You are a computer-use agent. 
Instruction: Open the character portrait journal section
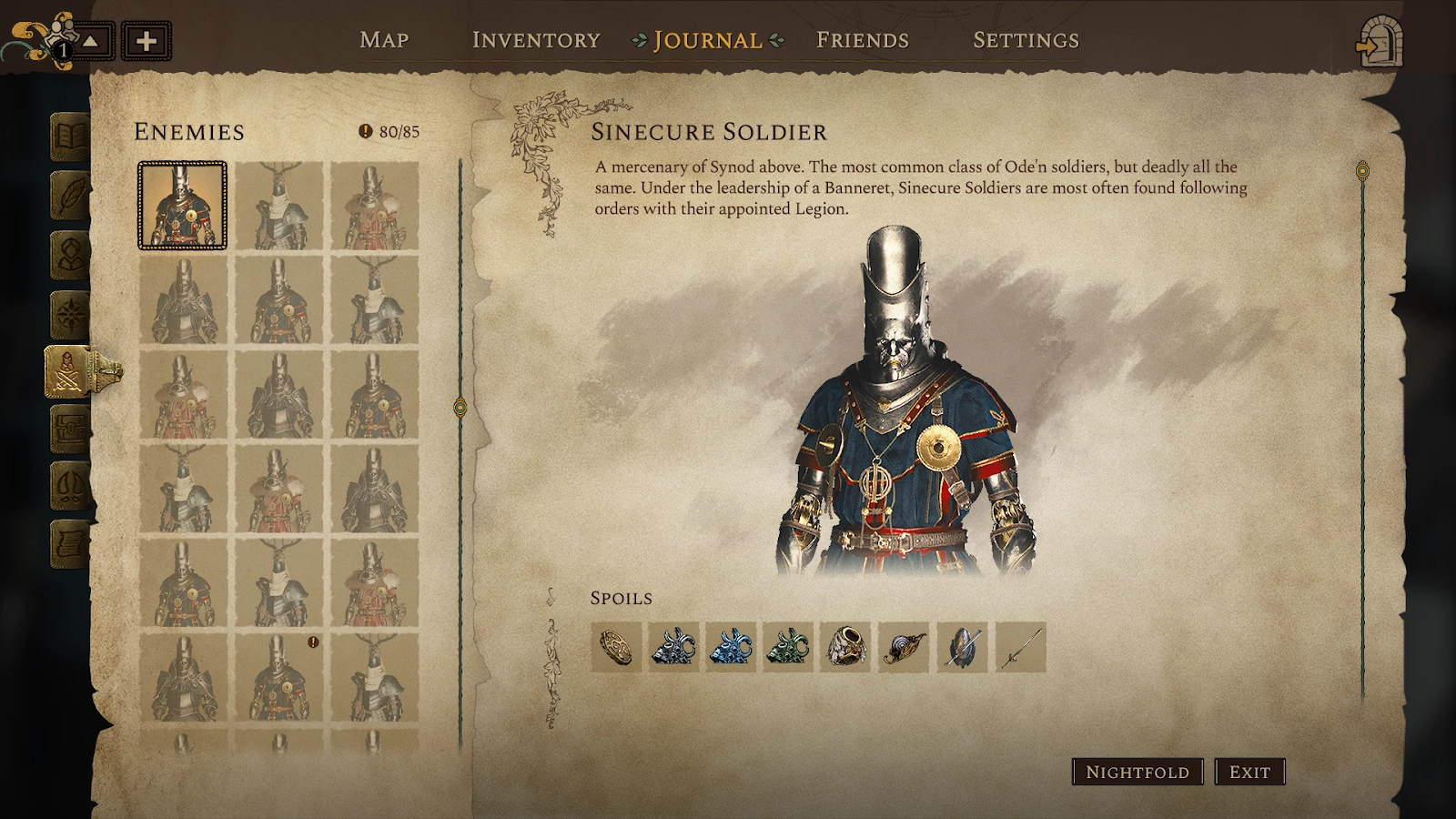coord(70,255)
